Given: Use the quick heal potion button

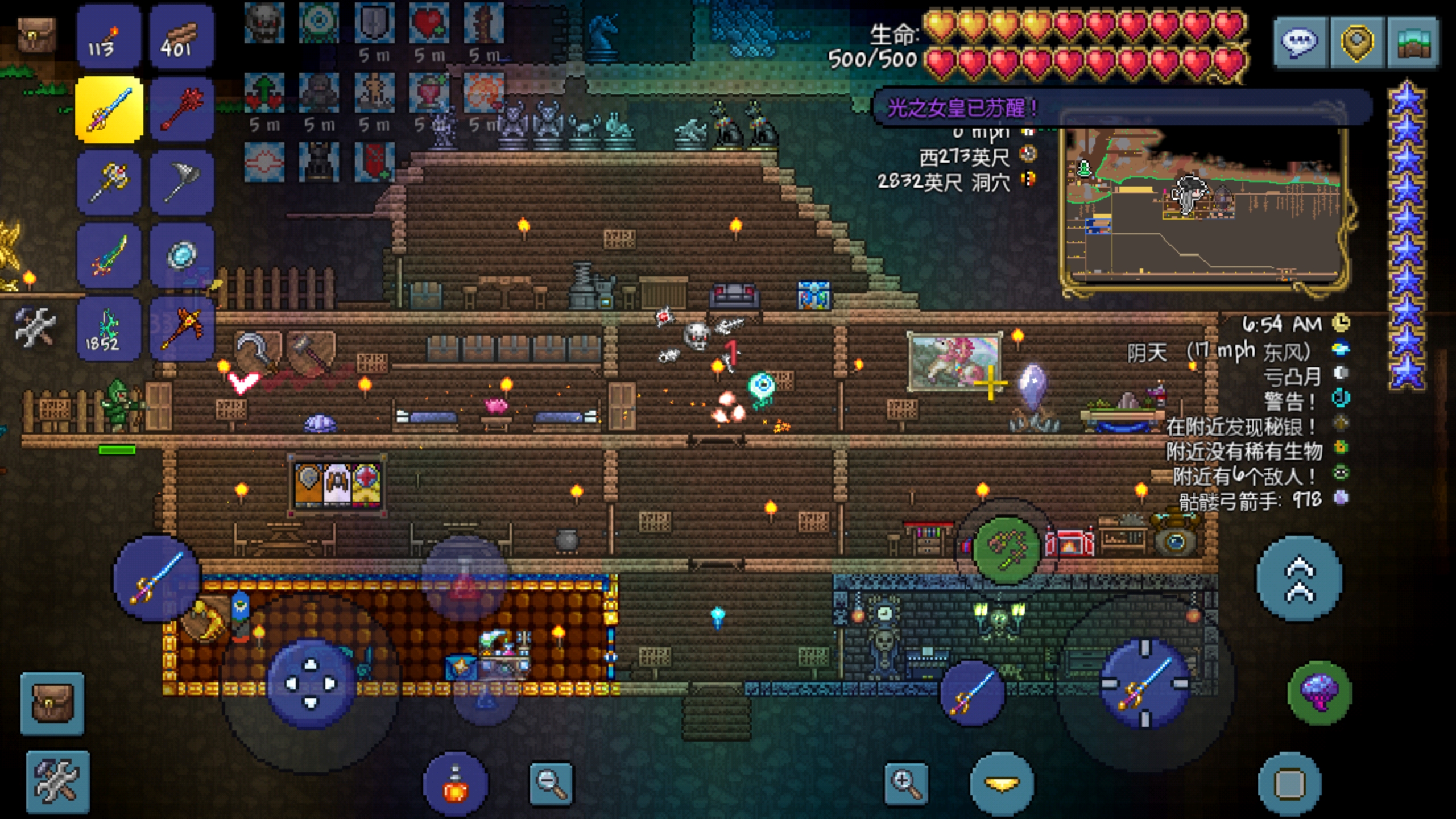Looking at the screenshot, I should pos(455,784).
